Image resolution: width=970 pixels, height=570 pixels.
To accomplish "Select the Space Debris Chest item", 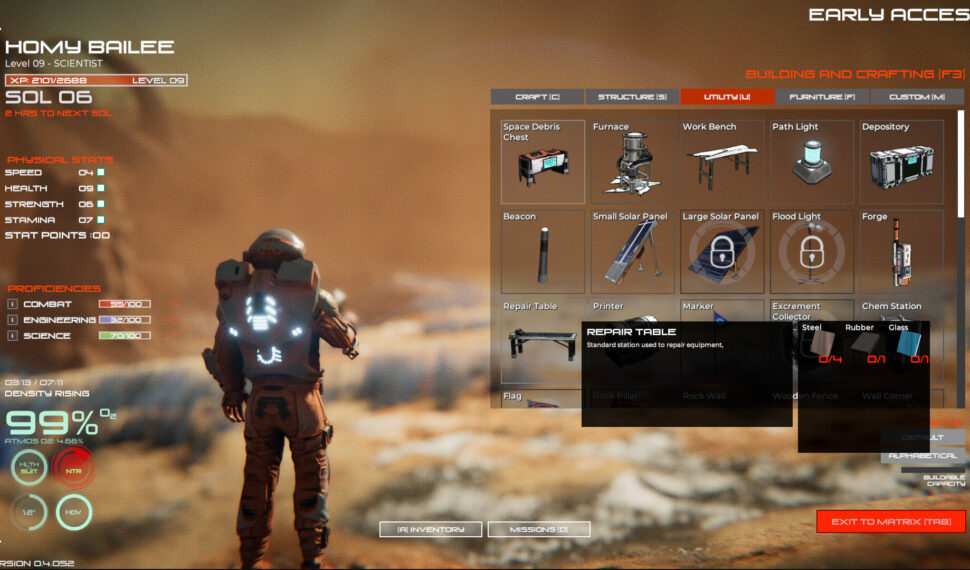I will click(x=543, y=162).
